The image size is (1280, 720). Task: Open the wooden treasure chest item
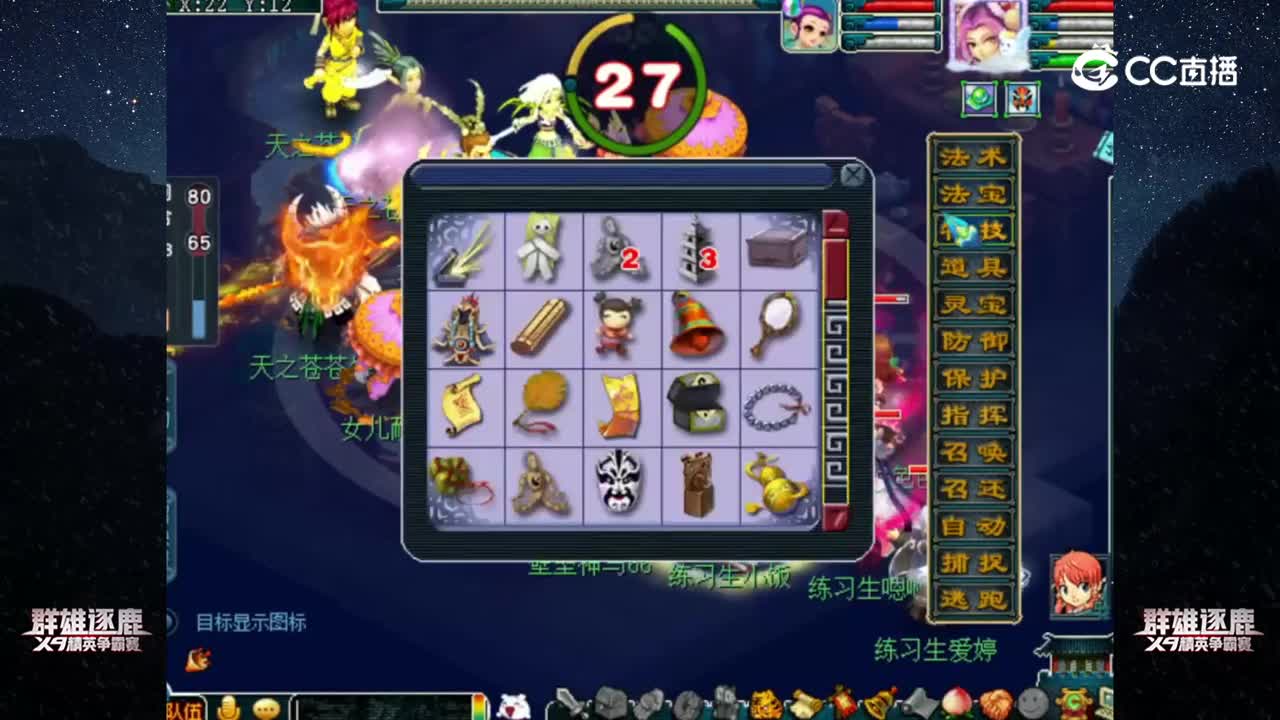(775, 248)
